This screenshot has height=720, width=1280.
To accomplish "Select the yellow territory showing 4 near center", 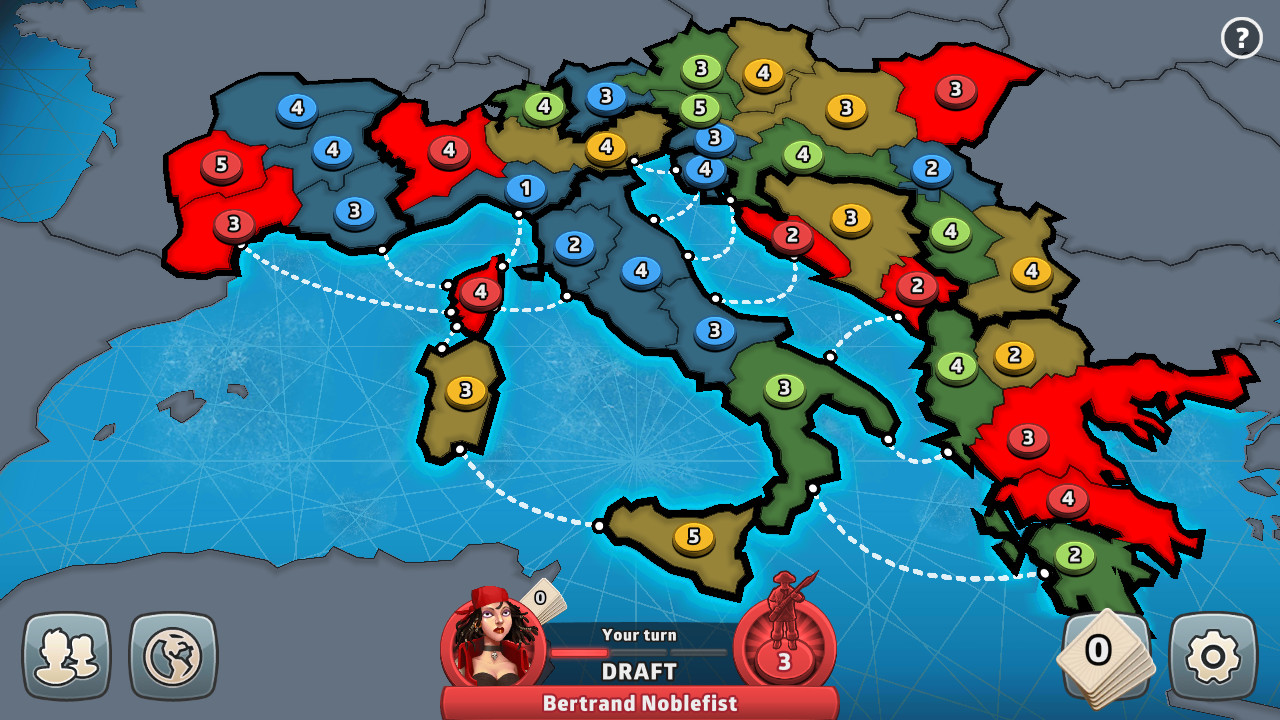I will [x=604, y=148].
